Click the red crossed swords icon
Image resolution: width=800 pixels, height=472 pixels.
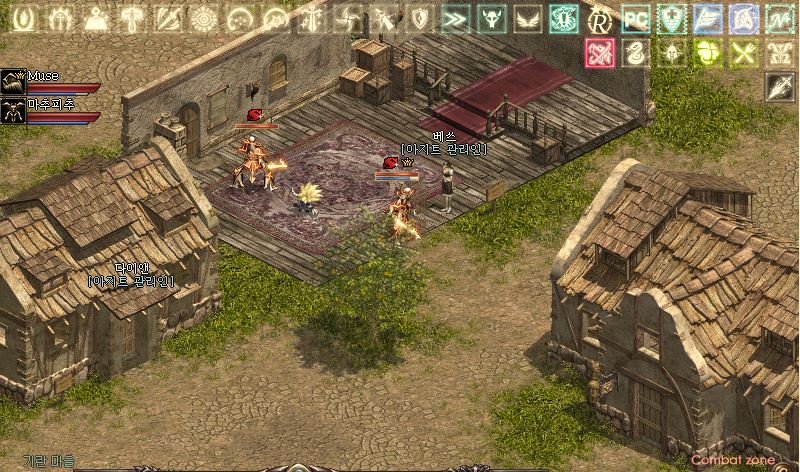click(599, 53)
